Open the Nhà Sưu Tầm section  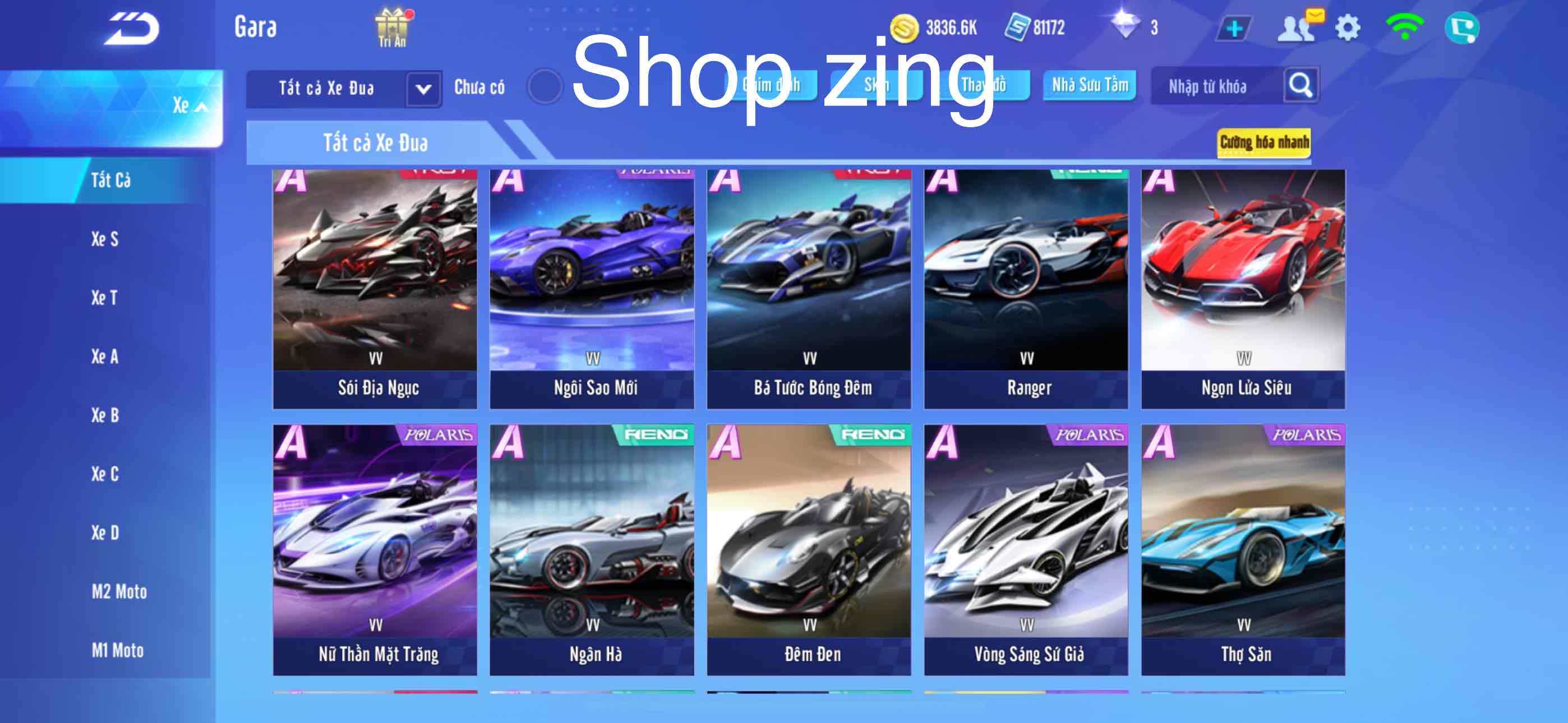1090,85
